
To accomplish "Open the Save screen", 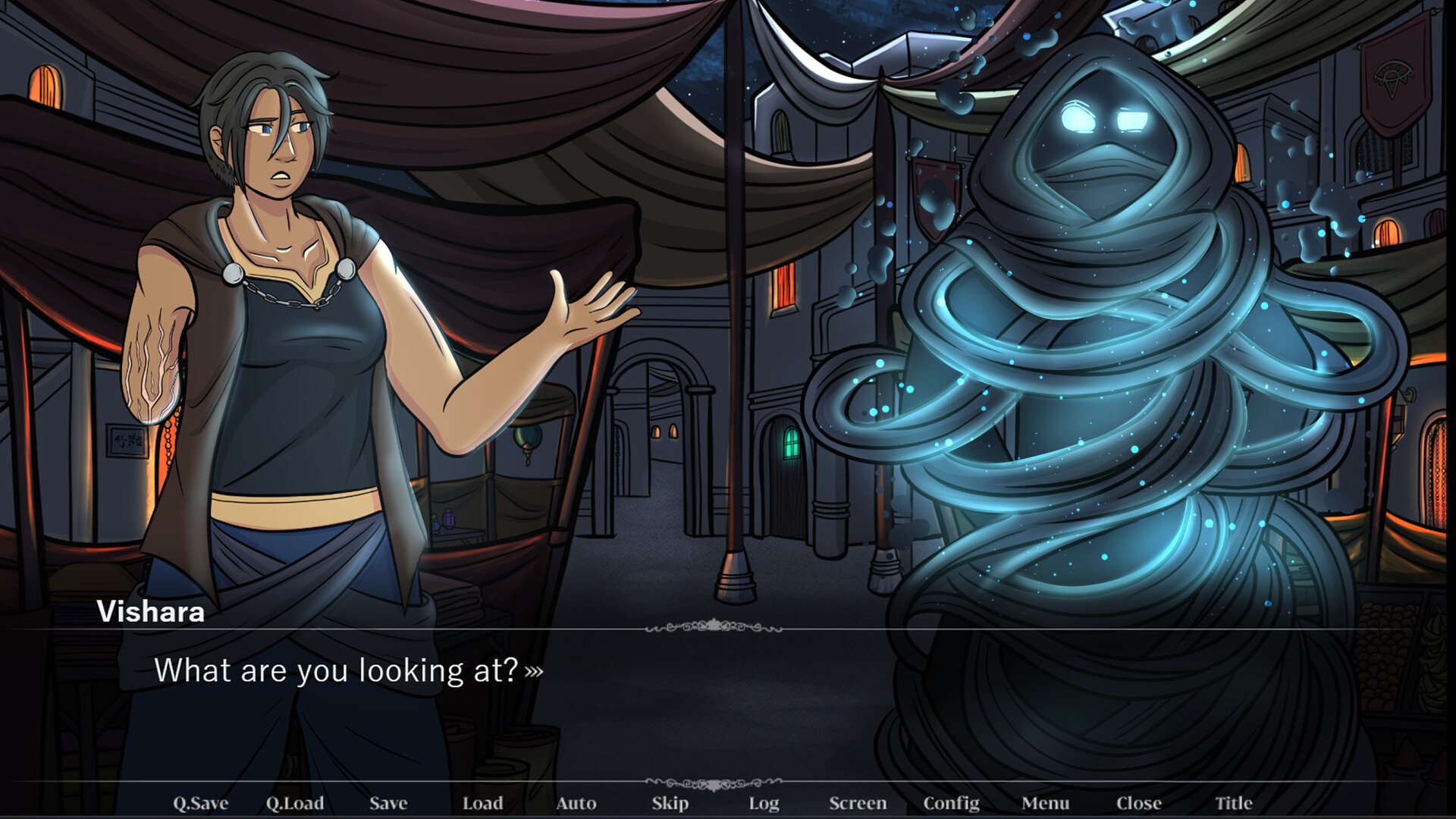I will [x=388, y=802].
